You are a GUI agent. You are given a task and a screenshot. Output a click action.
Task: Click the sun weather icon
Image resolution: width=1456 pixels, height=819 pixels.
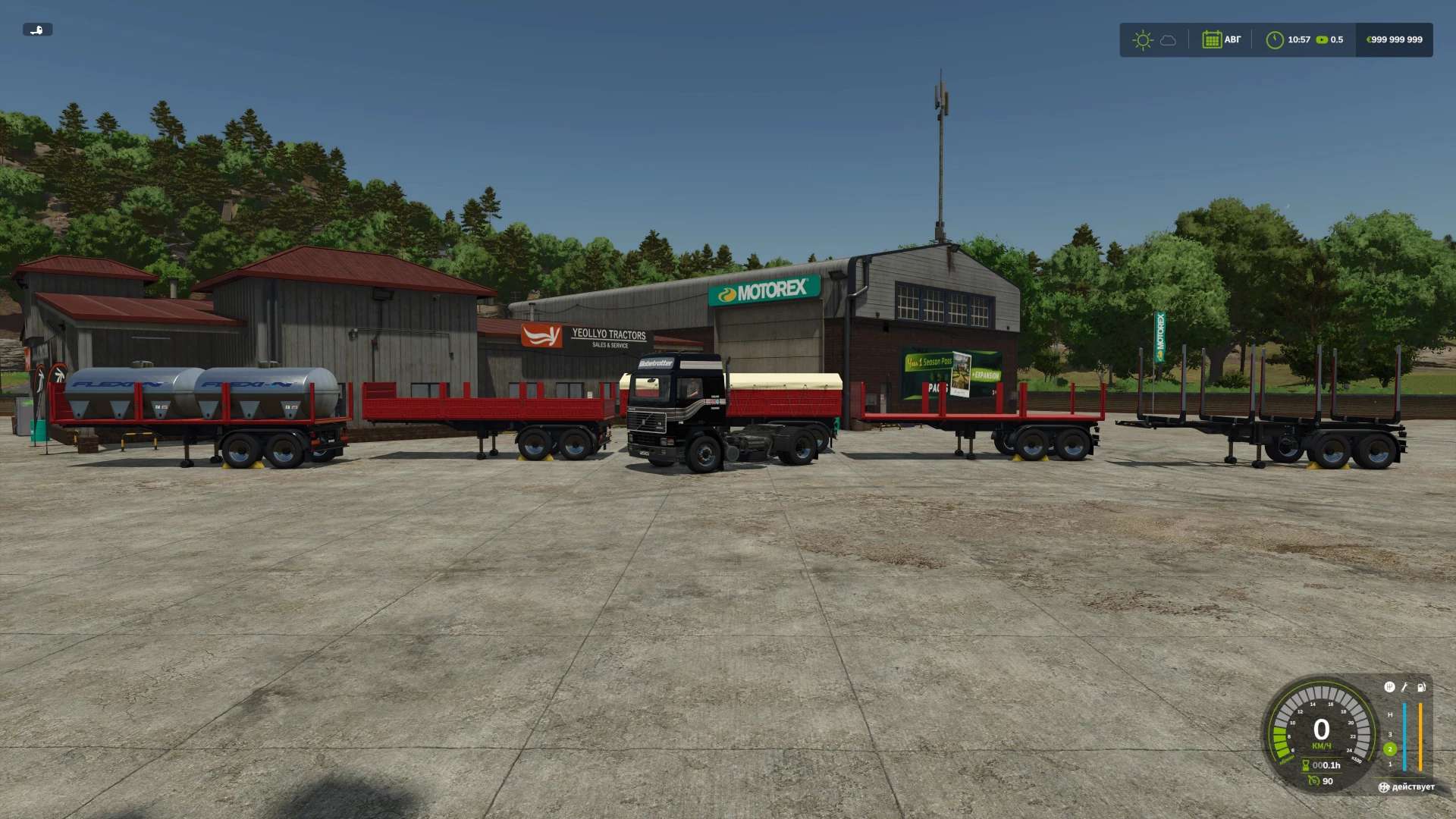pyautogui.click(x=1142, y=40)
